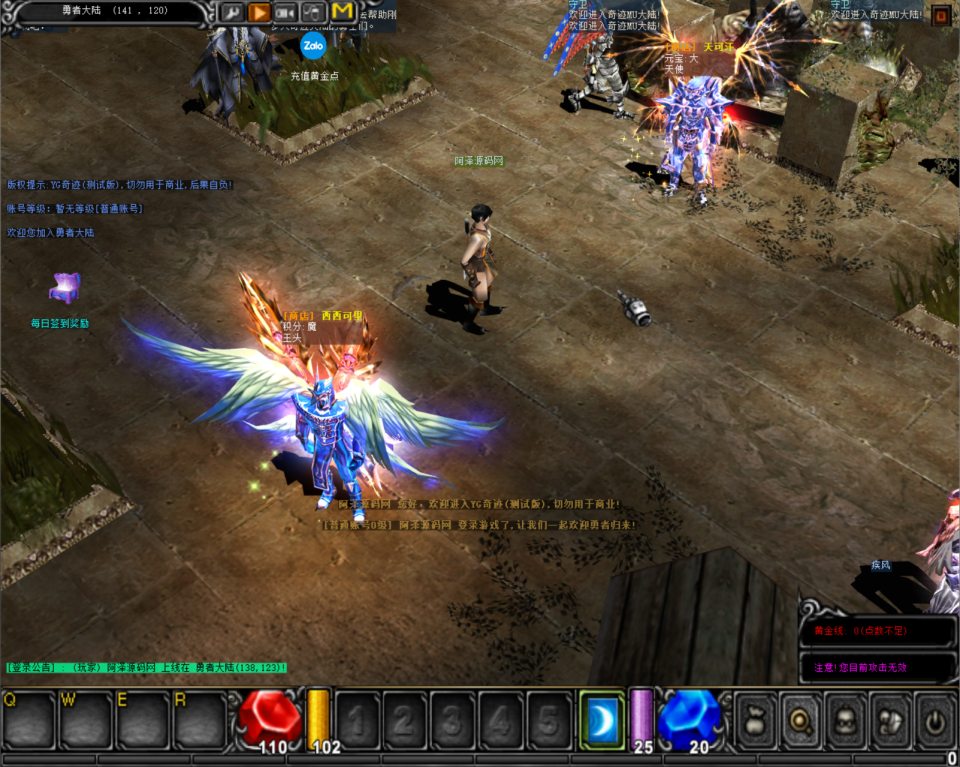Choose item hotbar slot 1
This screenshot has height=767, width=960.
357,719
